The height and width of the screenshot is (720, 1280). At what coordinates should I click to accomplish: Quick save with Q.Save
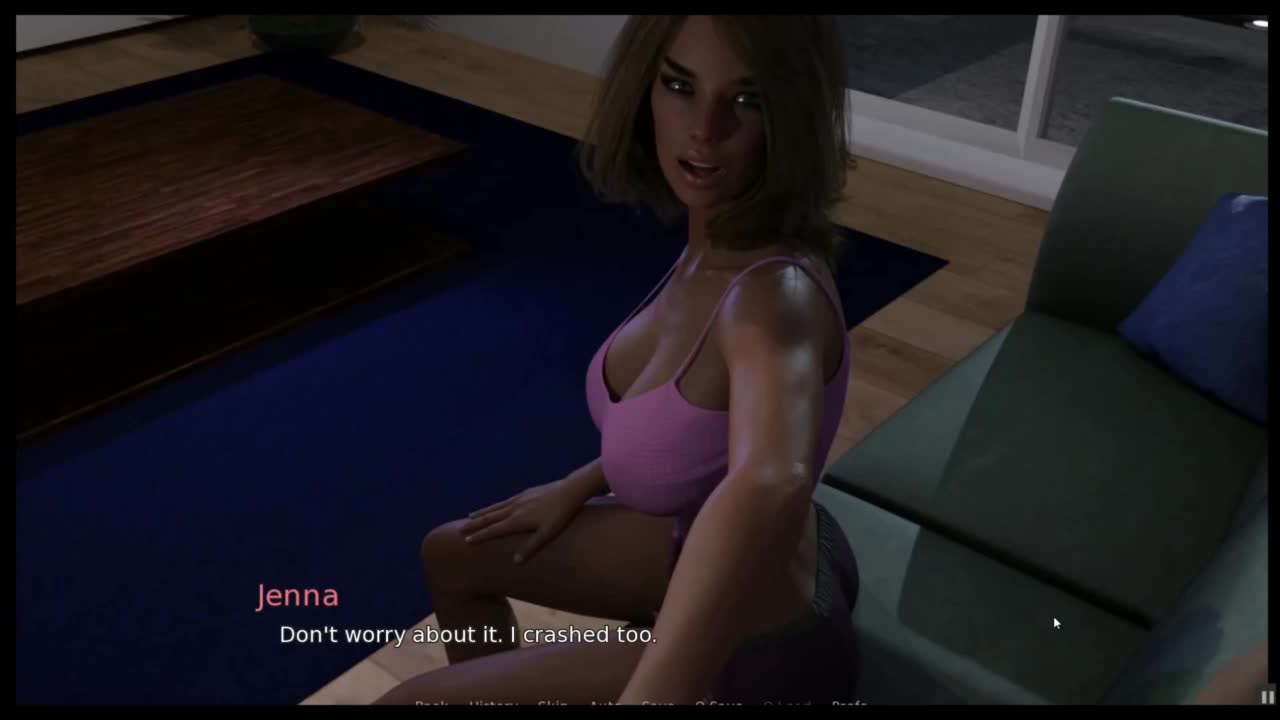click(719, 705)
